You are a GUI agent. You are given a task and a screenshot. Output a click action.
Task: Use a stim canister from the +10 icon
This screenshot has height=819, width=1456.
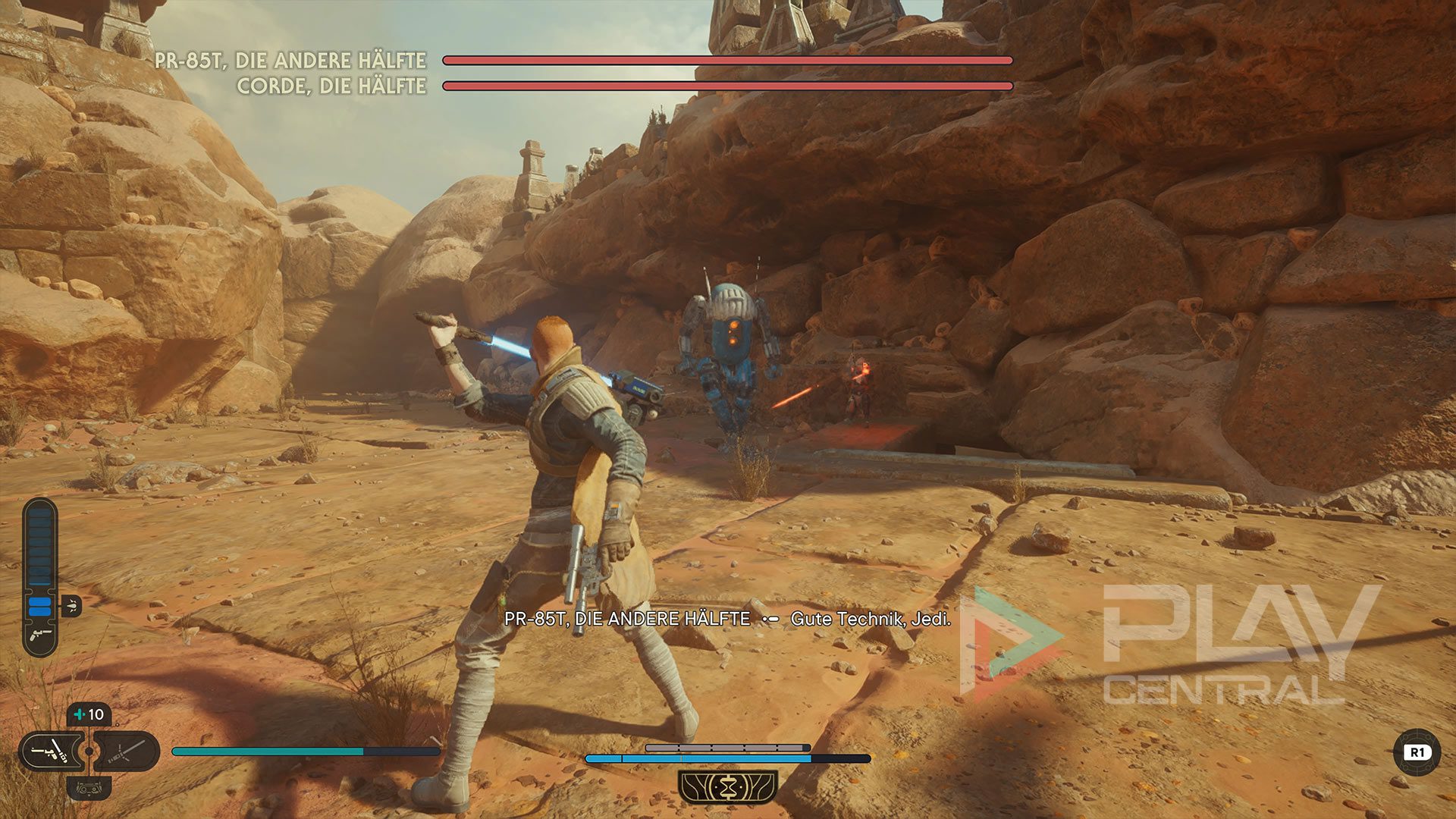coord(89,714)
